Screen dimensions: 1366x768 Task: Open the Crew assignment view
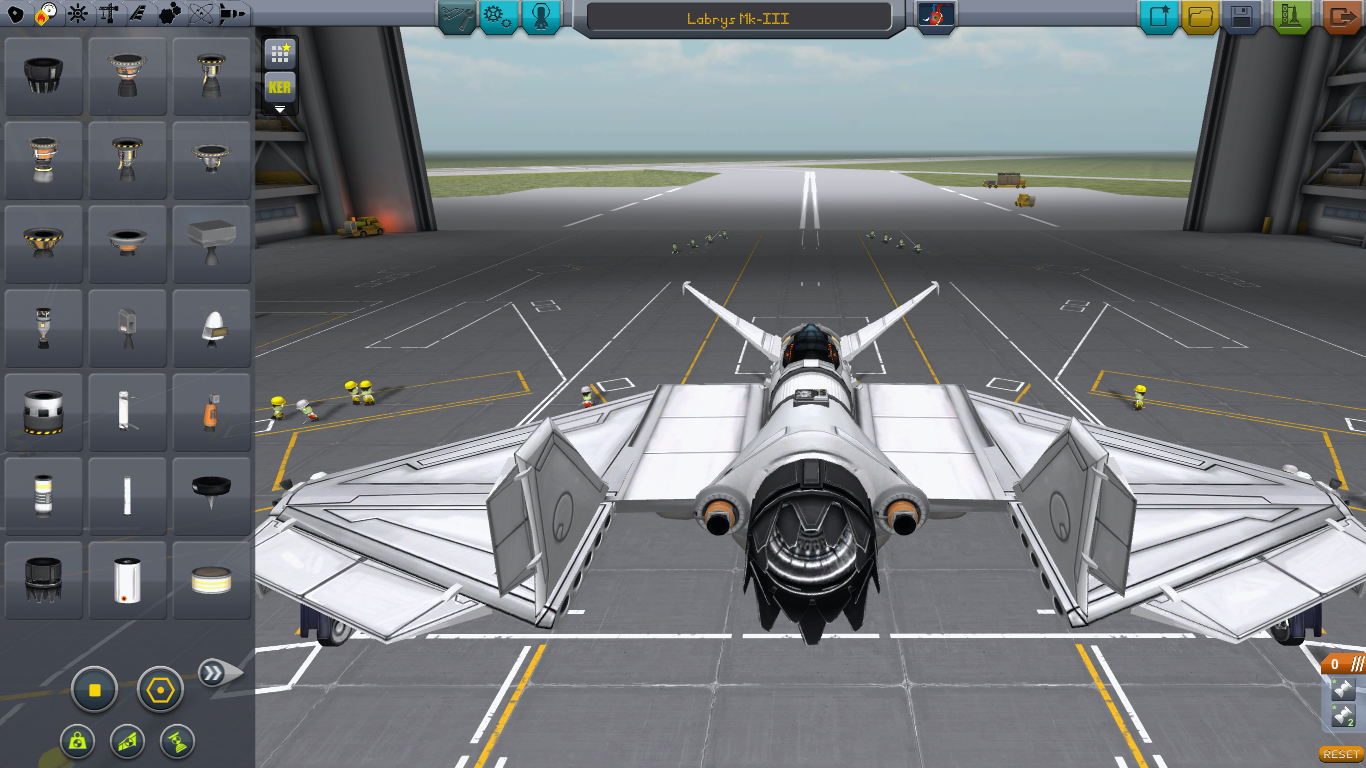[540, 15]
